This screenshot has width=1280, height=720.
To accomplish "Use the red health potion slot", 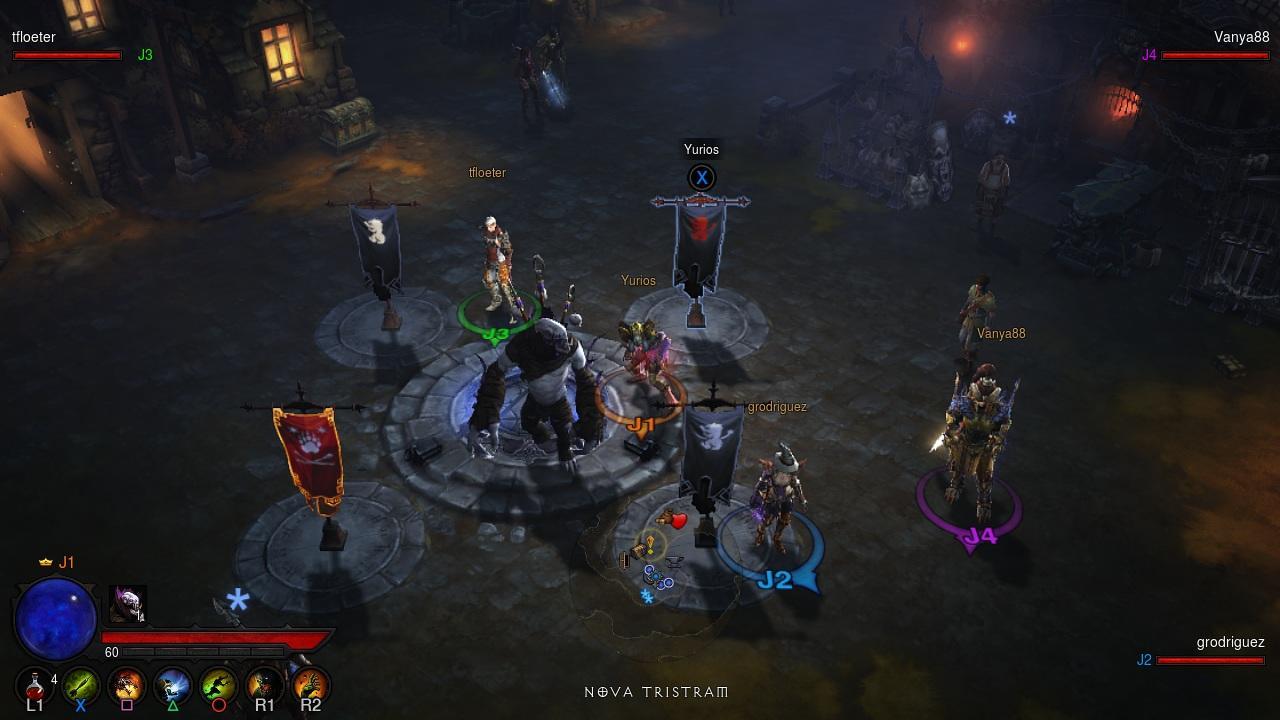I will (35, 686).
